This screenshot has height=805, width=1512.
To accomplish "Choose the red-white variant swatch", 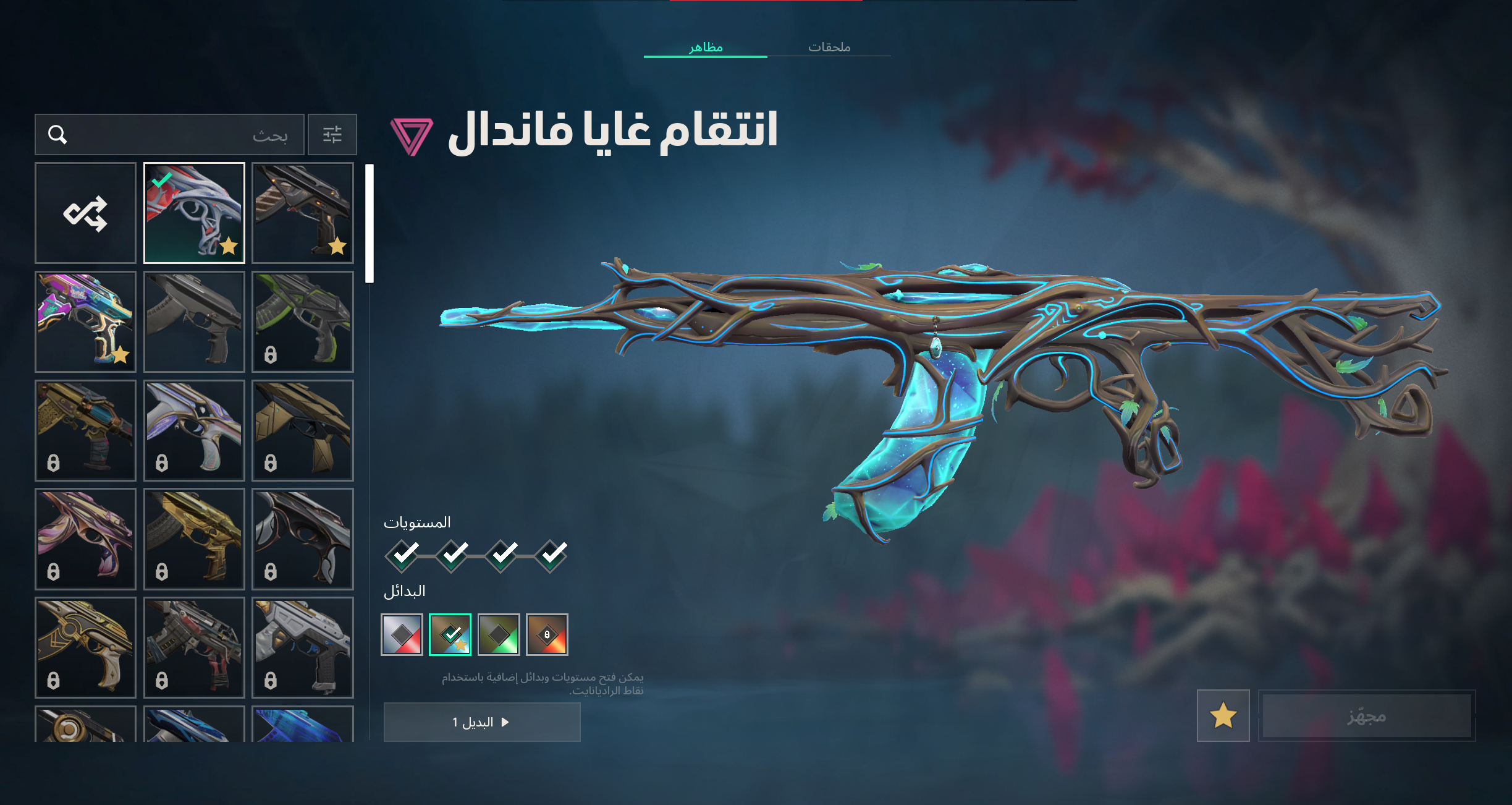I will pyautogui.click(x=402, y=634).
